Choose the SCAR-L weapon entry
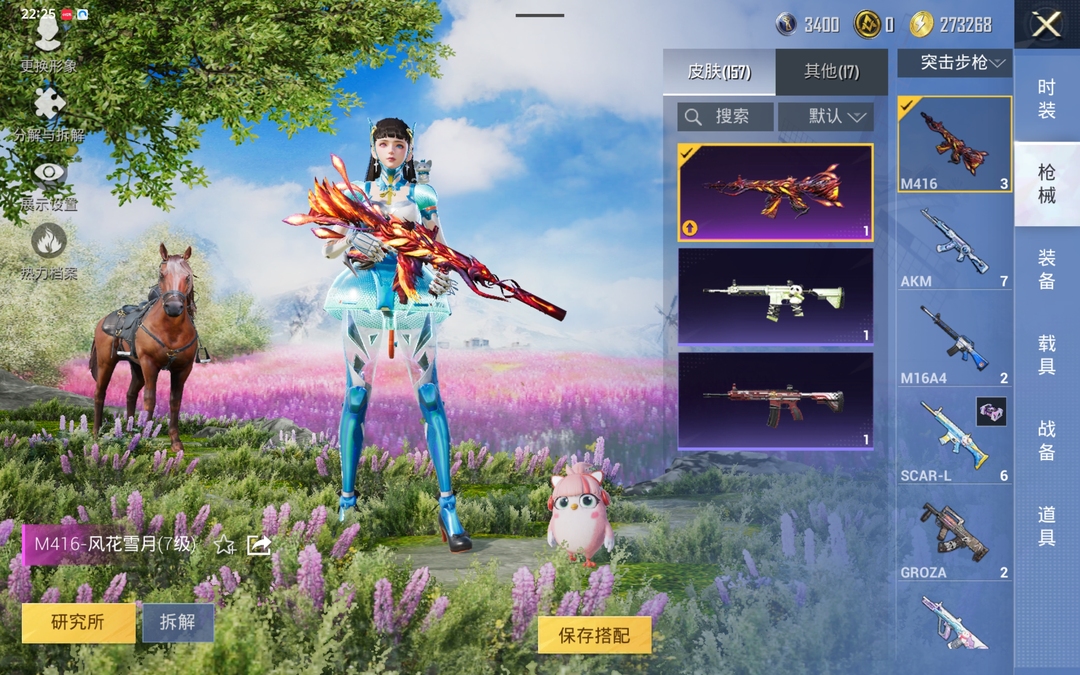The height and width of the screenshot is (675, 1080). coord(954,437)
